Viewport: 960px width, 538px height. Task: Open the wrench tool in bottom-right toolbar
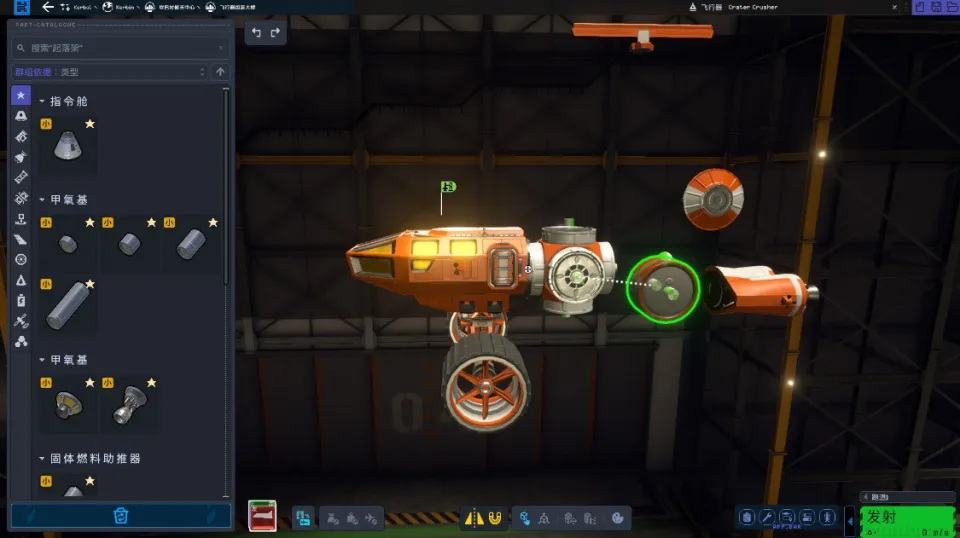[x=767, y=517]
